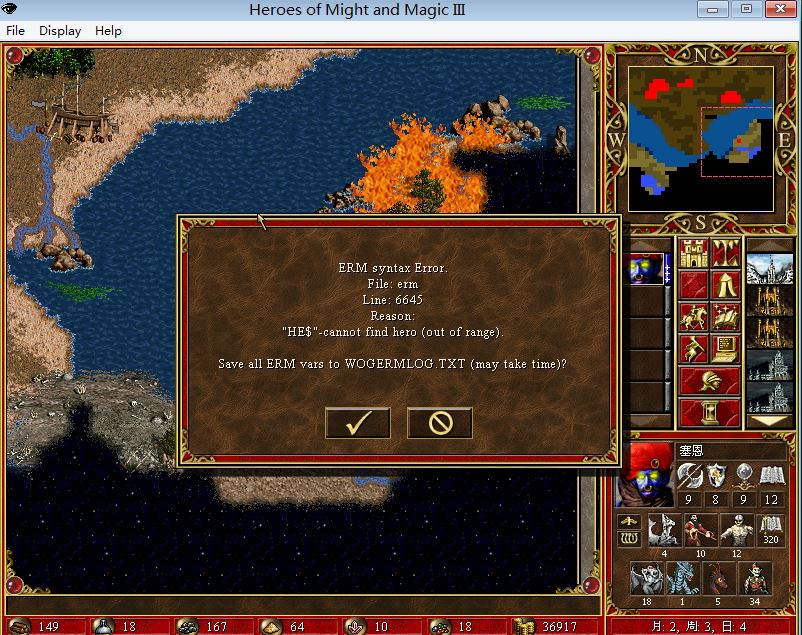The height and width of the screenshot is (635, 802).
Task: Close the game window
Action: [x=777, y=9]
